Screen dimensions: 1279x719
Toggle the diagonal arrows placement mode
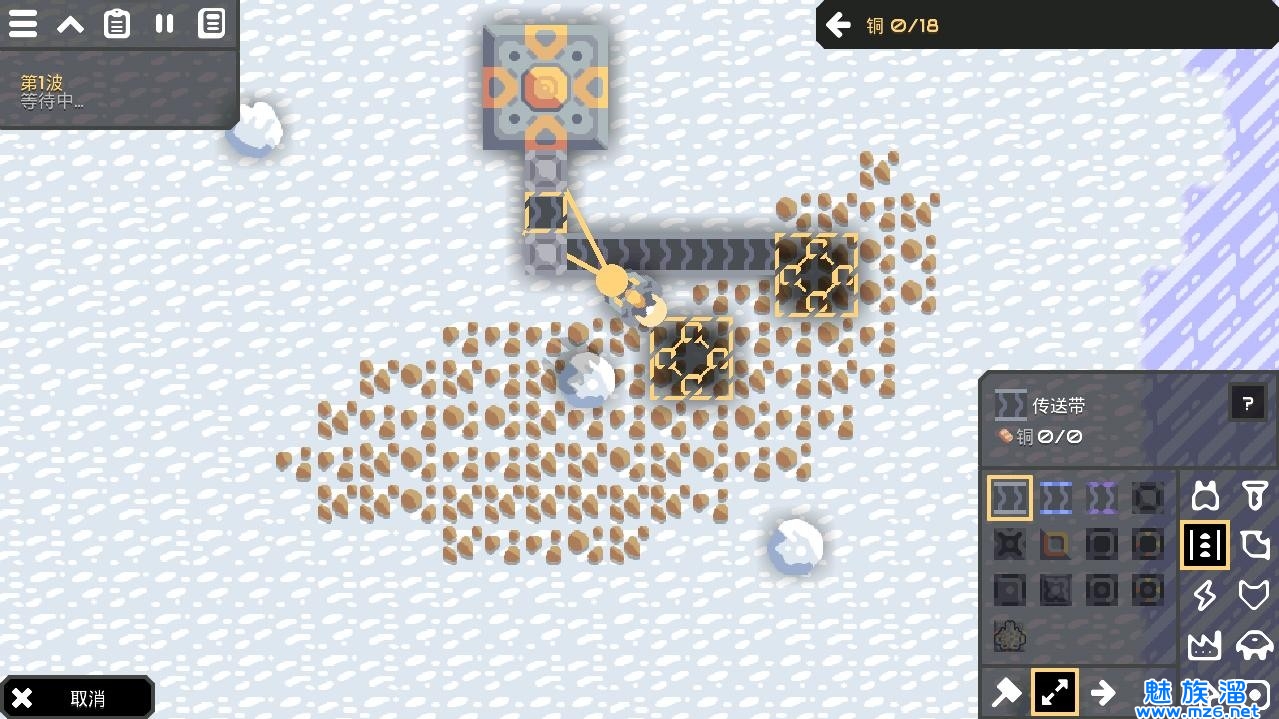tap(1055, 692)
